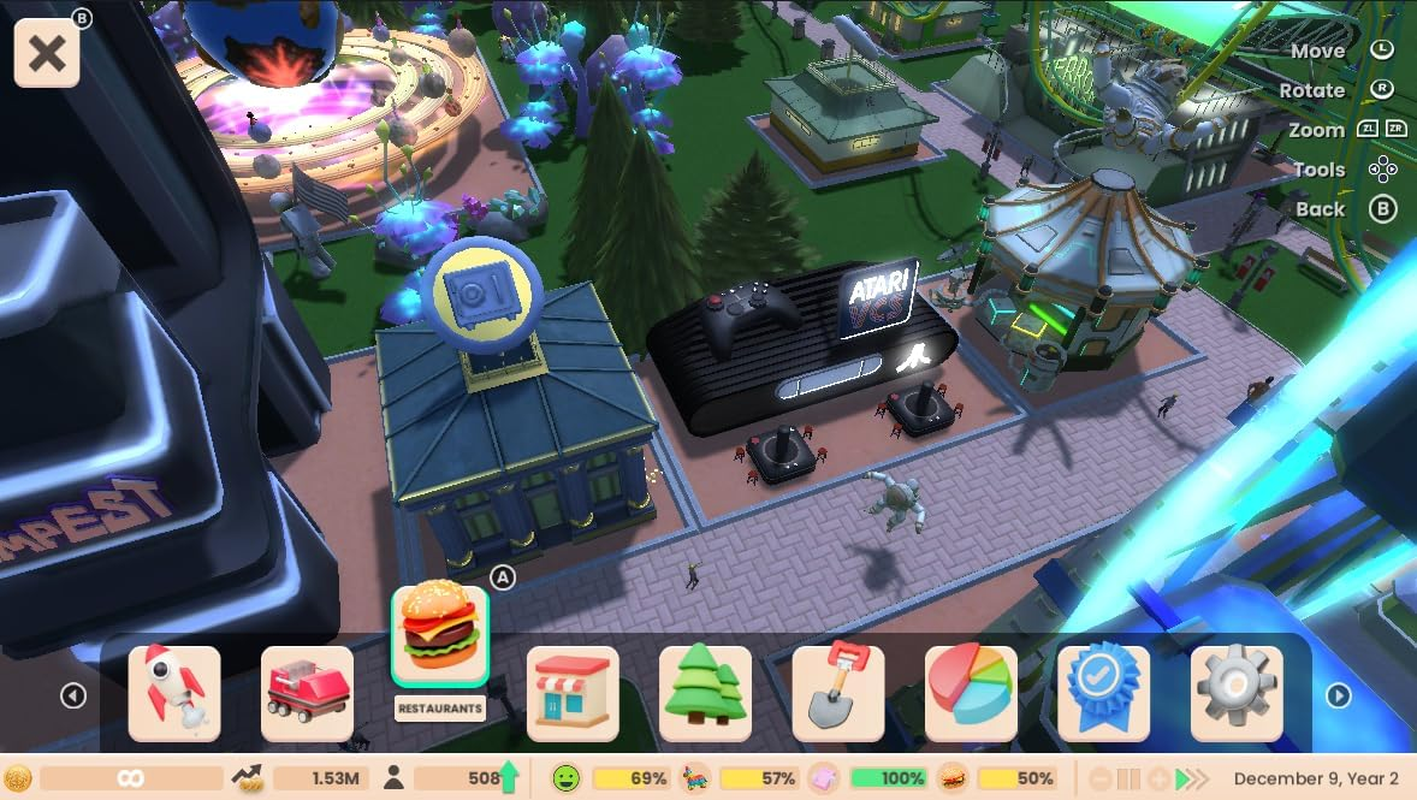
Task: Select the burger Restaurants category
Action: point(440,640)
